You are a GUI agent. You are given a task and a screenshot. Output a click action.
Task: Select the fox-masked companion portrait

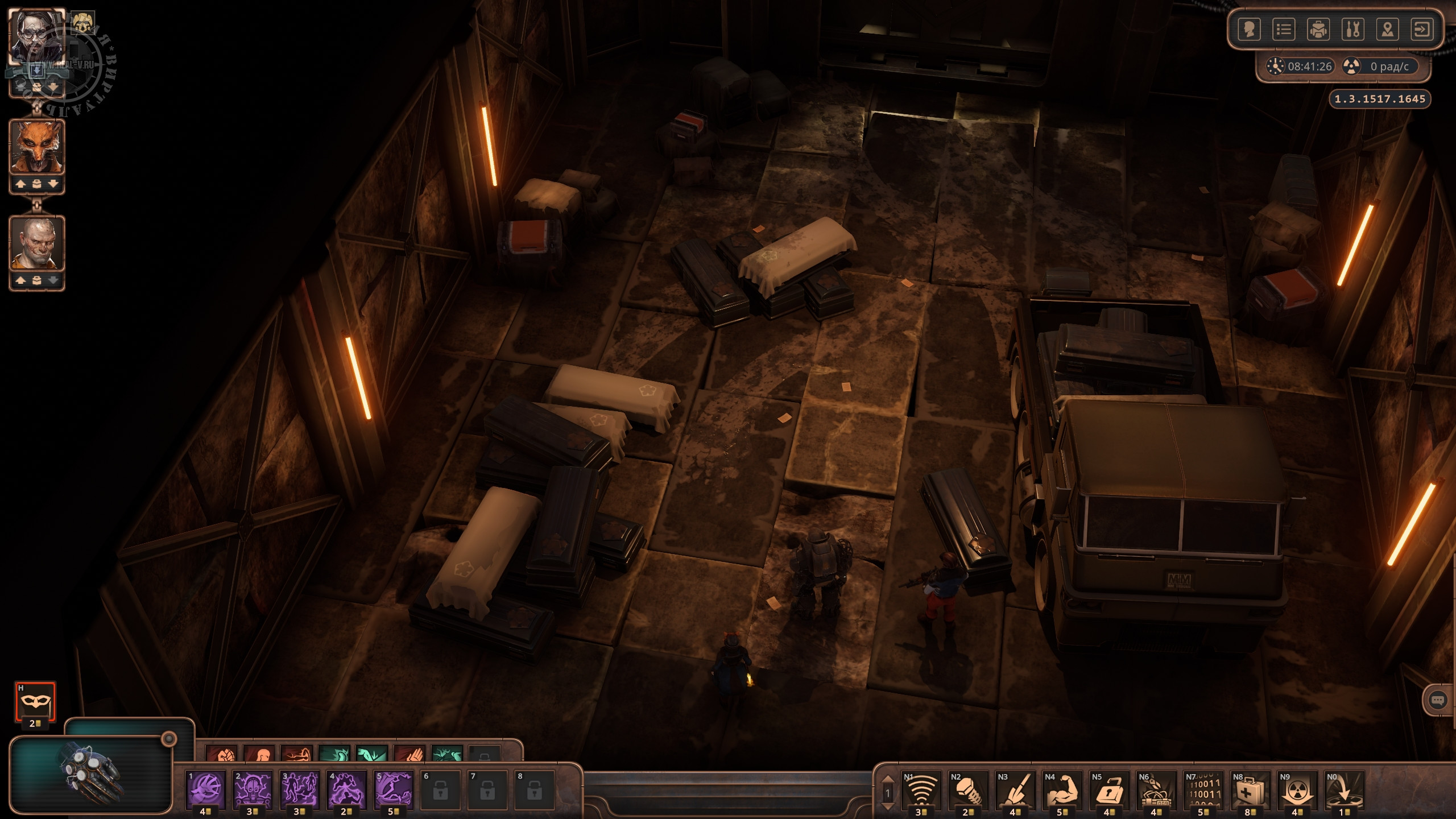[37, 147]
